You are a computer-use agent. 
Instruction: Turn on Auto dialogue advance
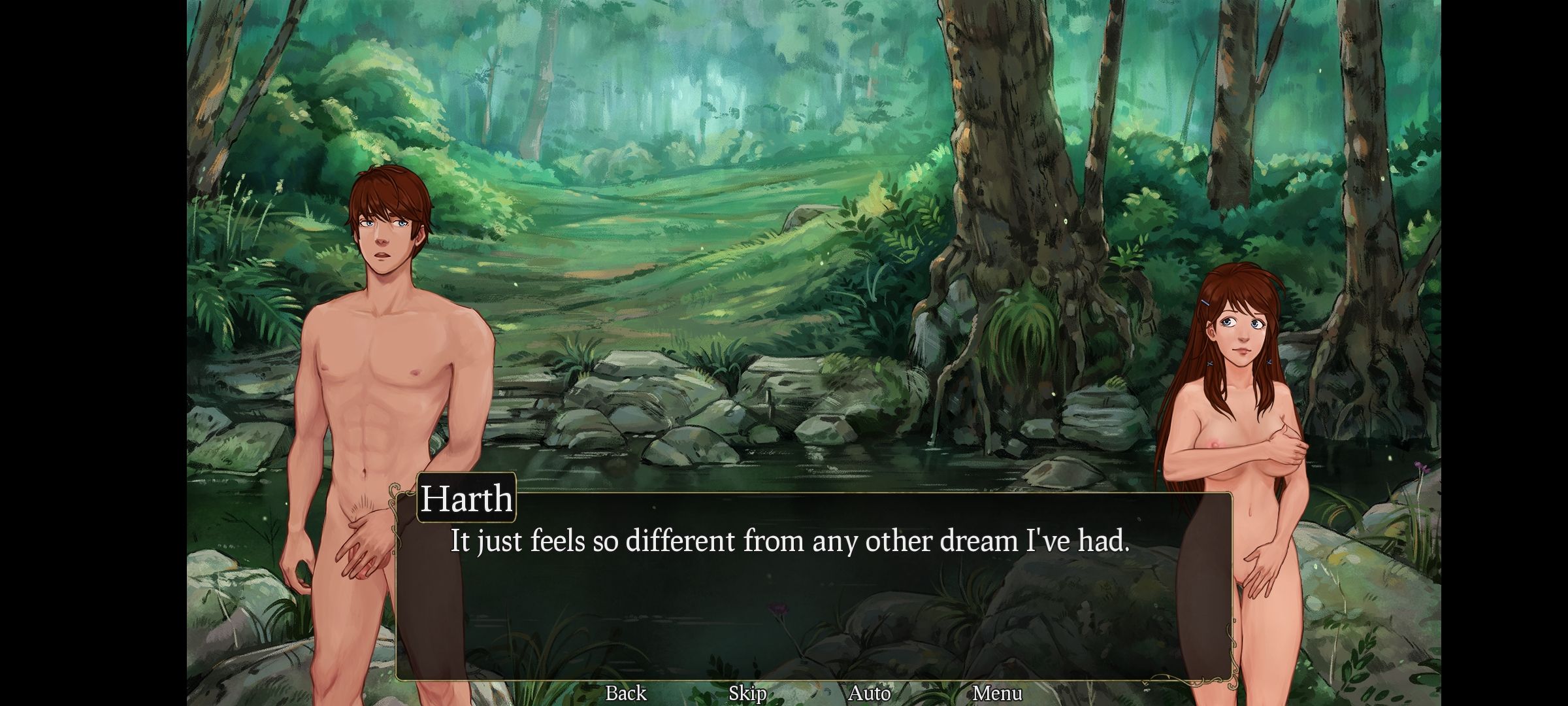click(869, 693)
